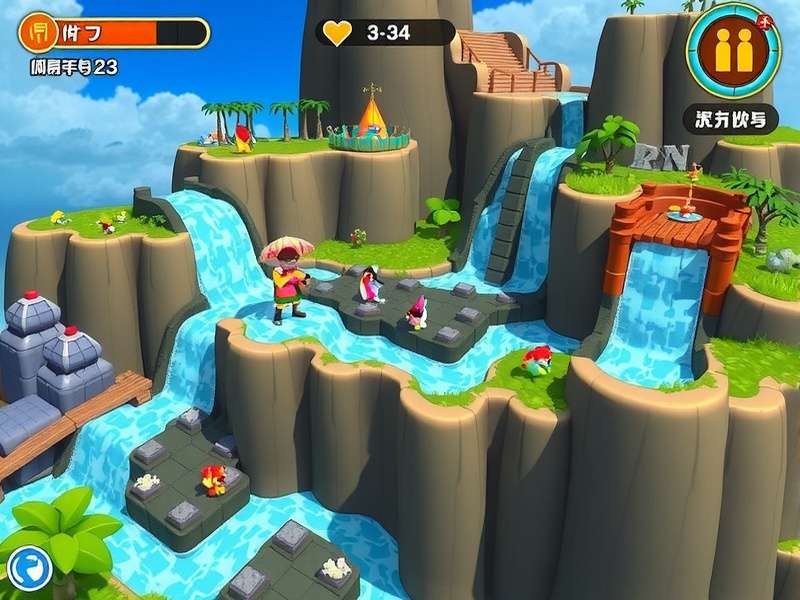The height and width of the screenshot is (600, 800).
Task: Click the yellow heart icon
Action: [x=338, y=33]
